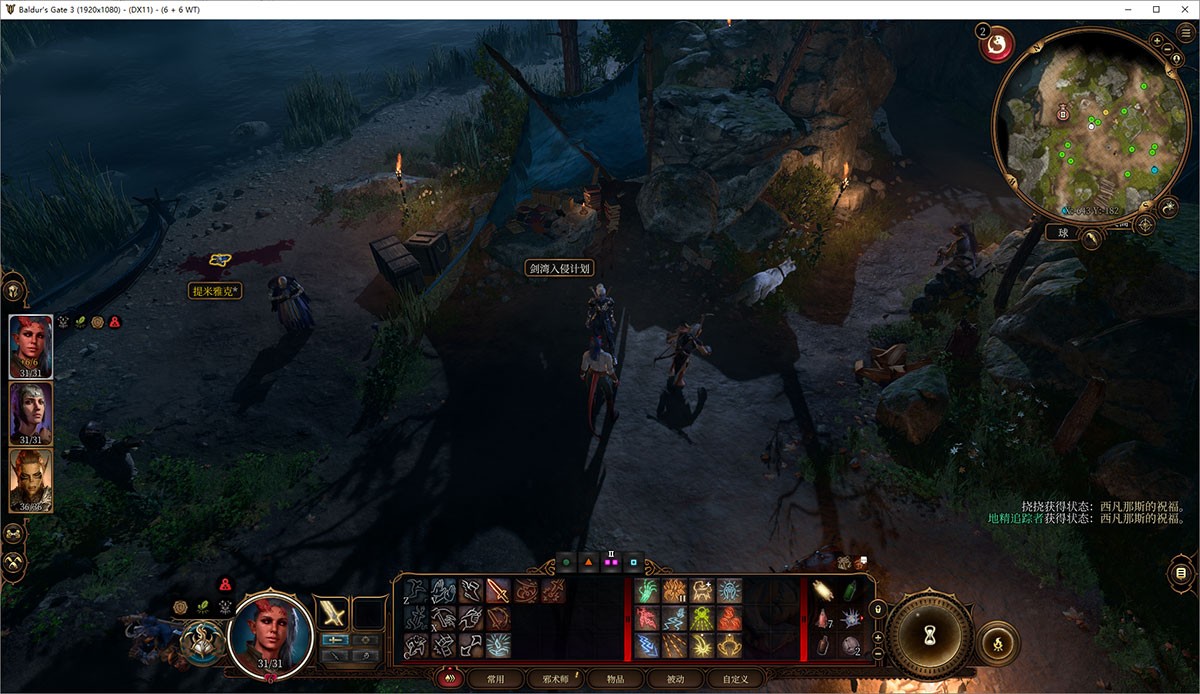Click the red inspiration points badge

(x=997, y=43)
